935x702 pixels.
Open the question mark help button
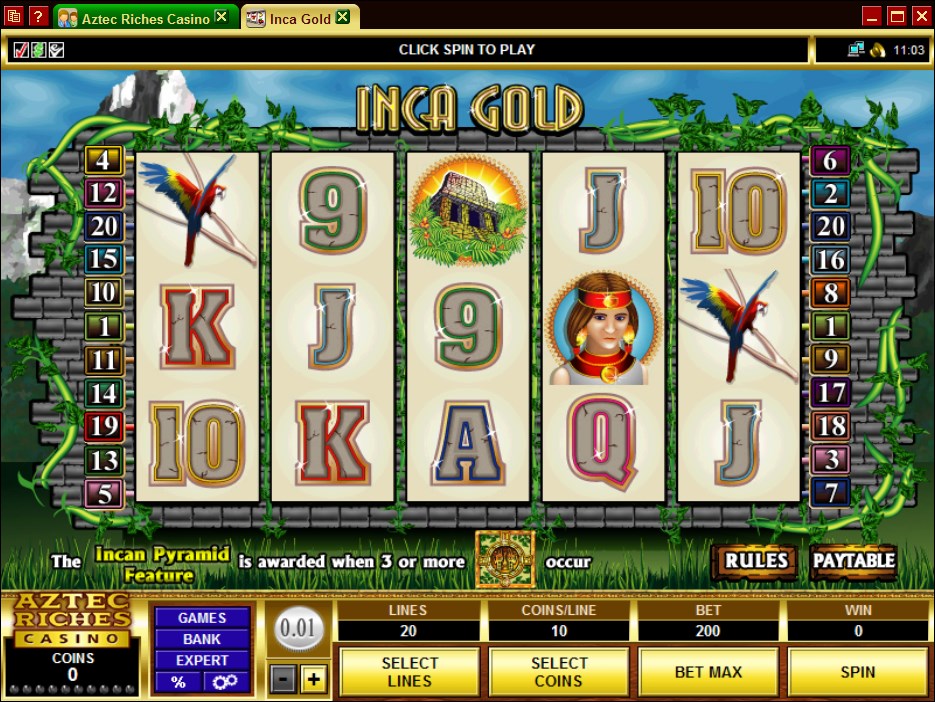(36, 16)
